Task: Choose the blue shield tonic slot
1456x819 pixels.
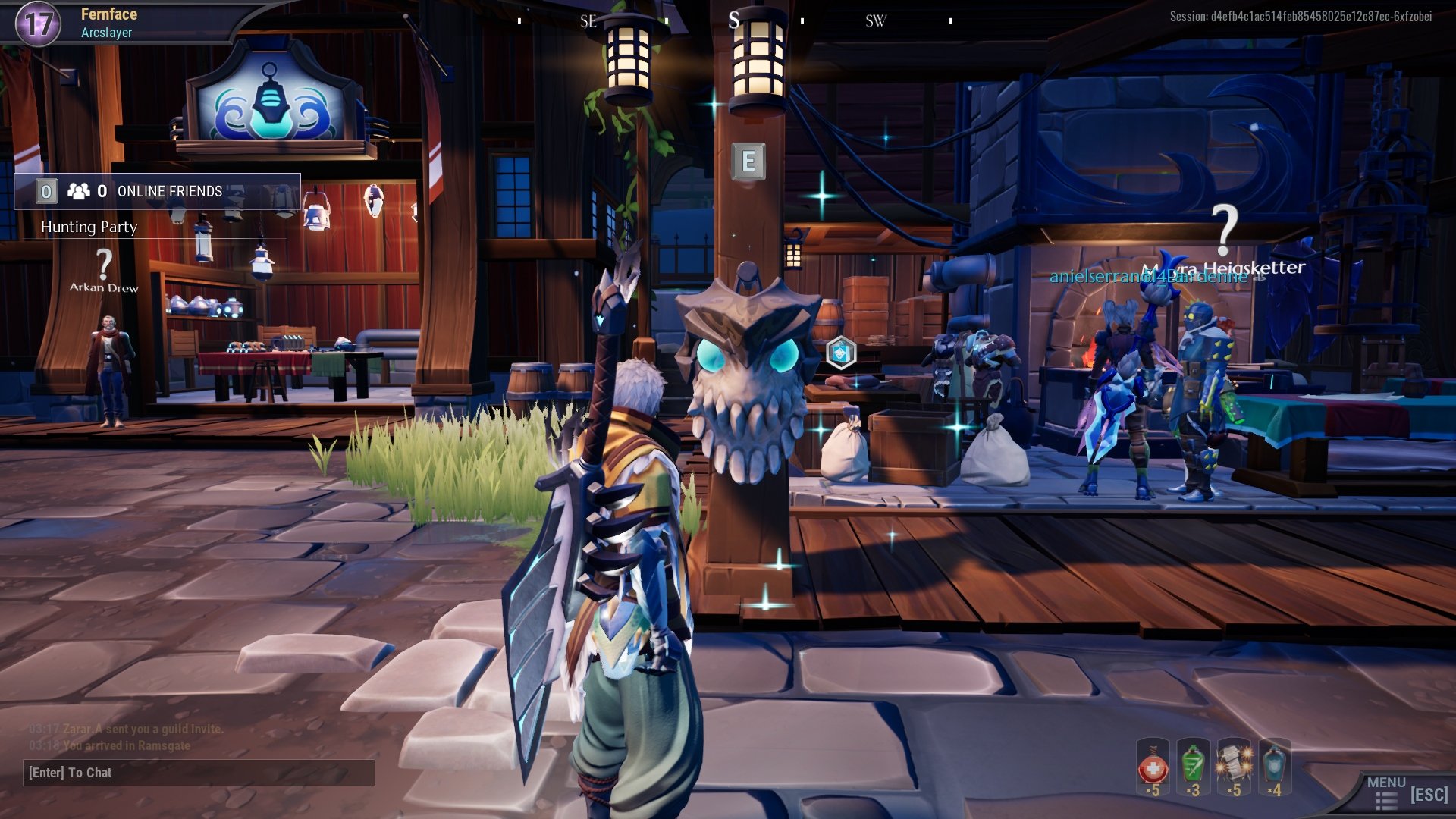Action: (x=1275, y=767)
